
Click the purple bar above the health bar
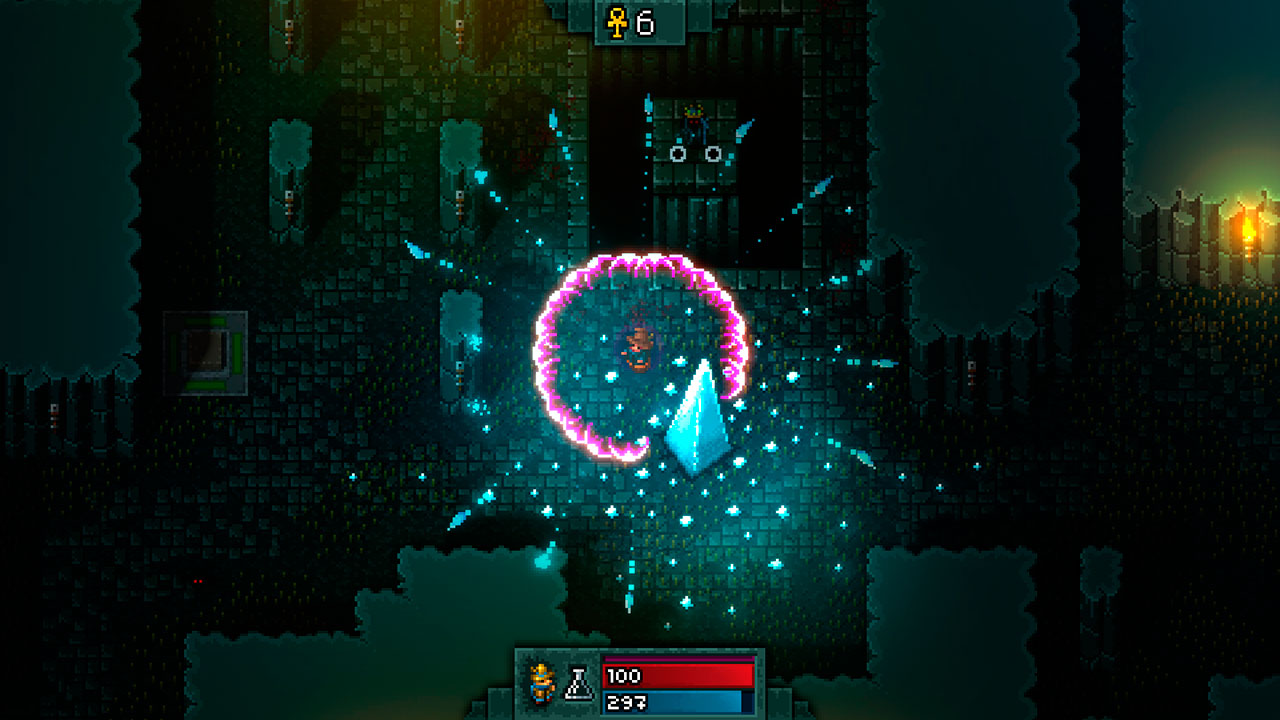(x=680, y=659)
